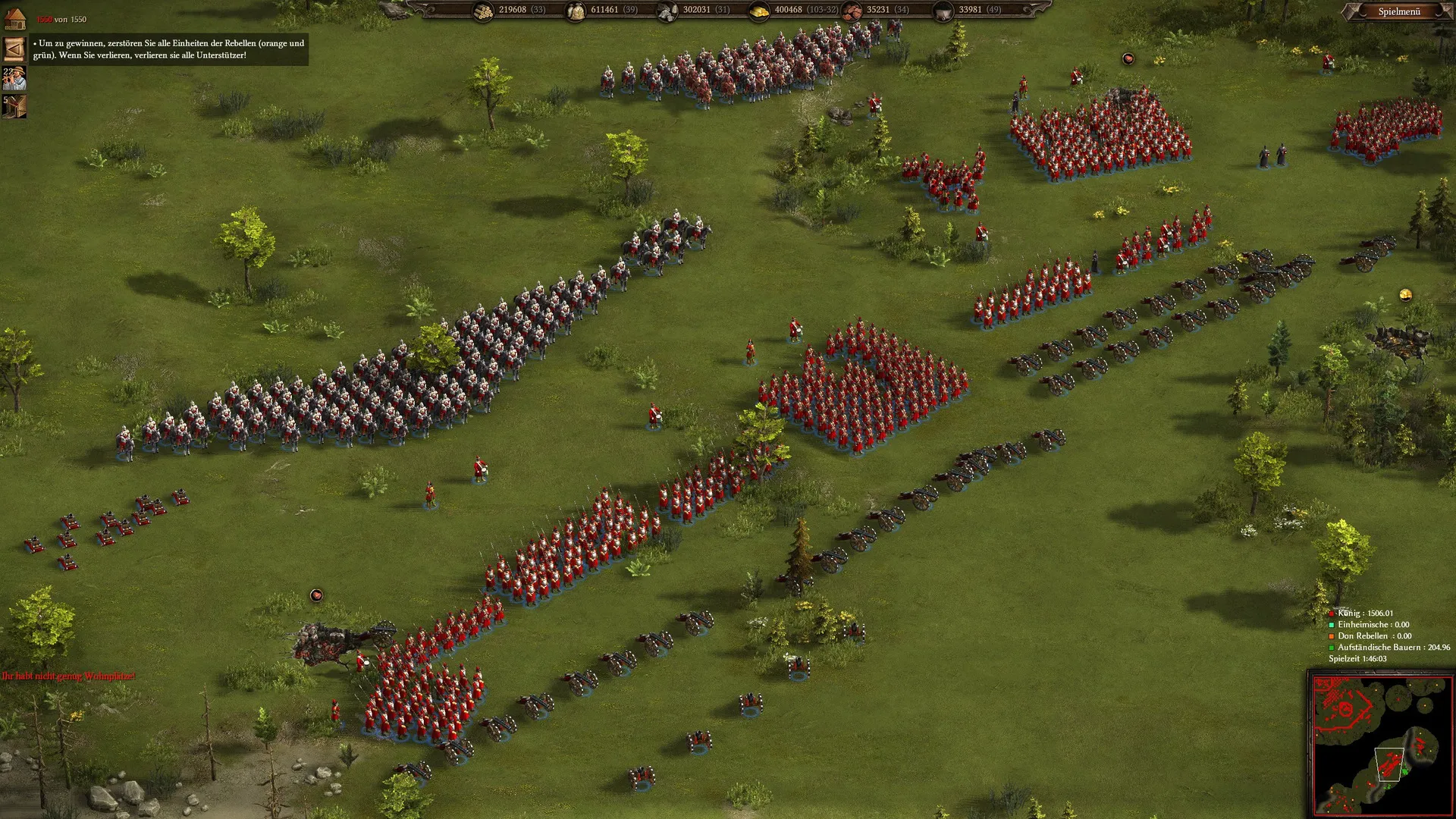Image resolution: width=1456 pixels, height=819 pixels.
Task: Click the house population icon
Action: click(x=14, y=19)
